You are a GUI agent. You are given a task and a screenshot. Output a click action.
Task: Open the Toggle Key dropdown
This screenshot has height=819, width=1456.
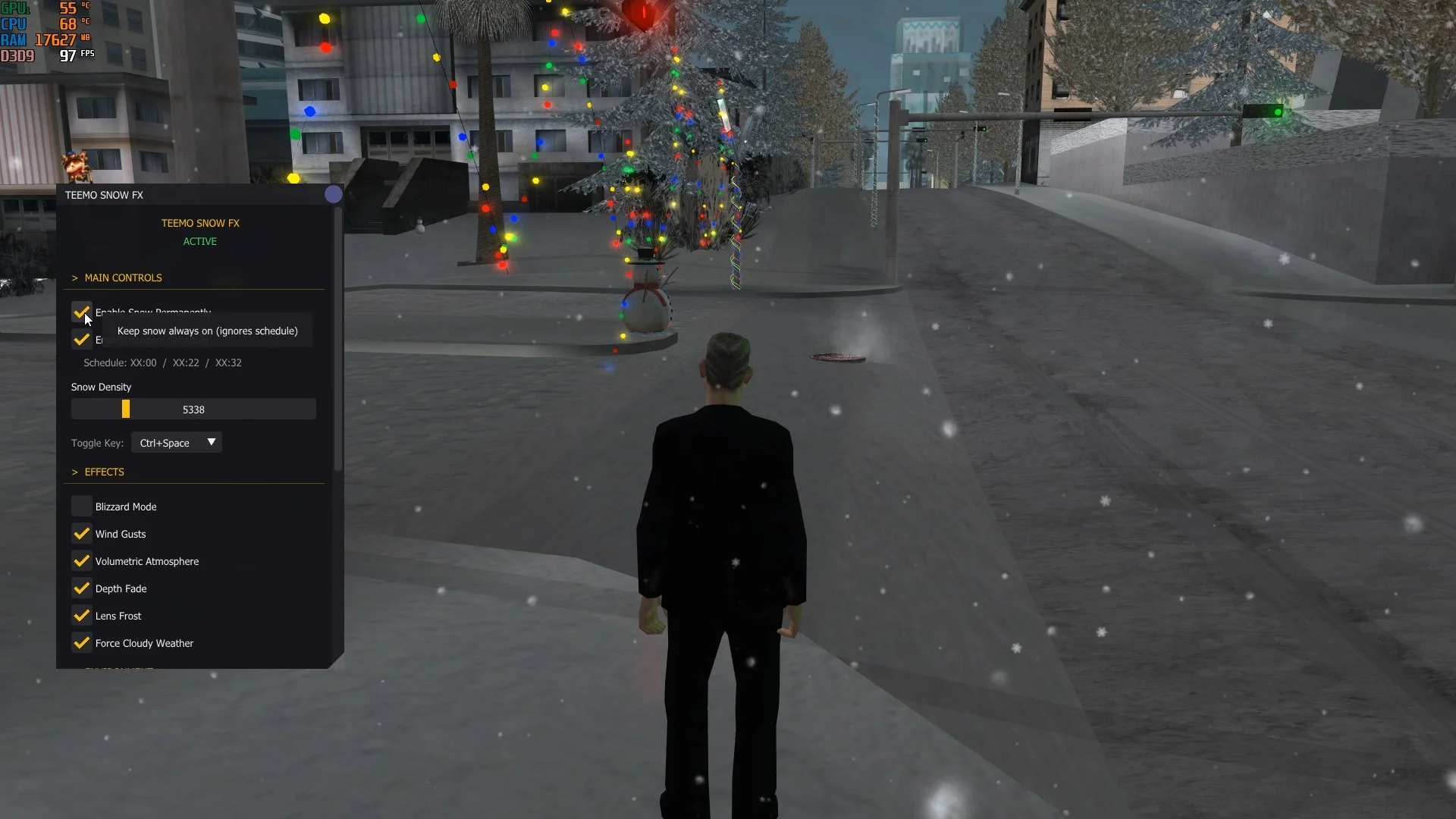(177, 443)
